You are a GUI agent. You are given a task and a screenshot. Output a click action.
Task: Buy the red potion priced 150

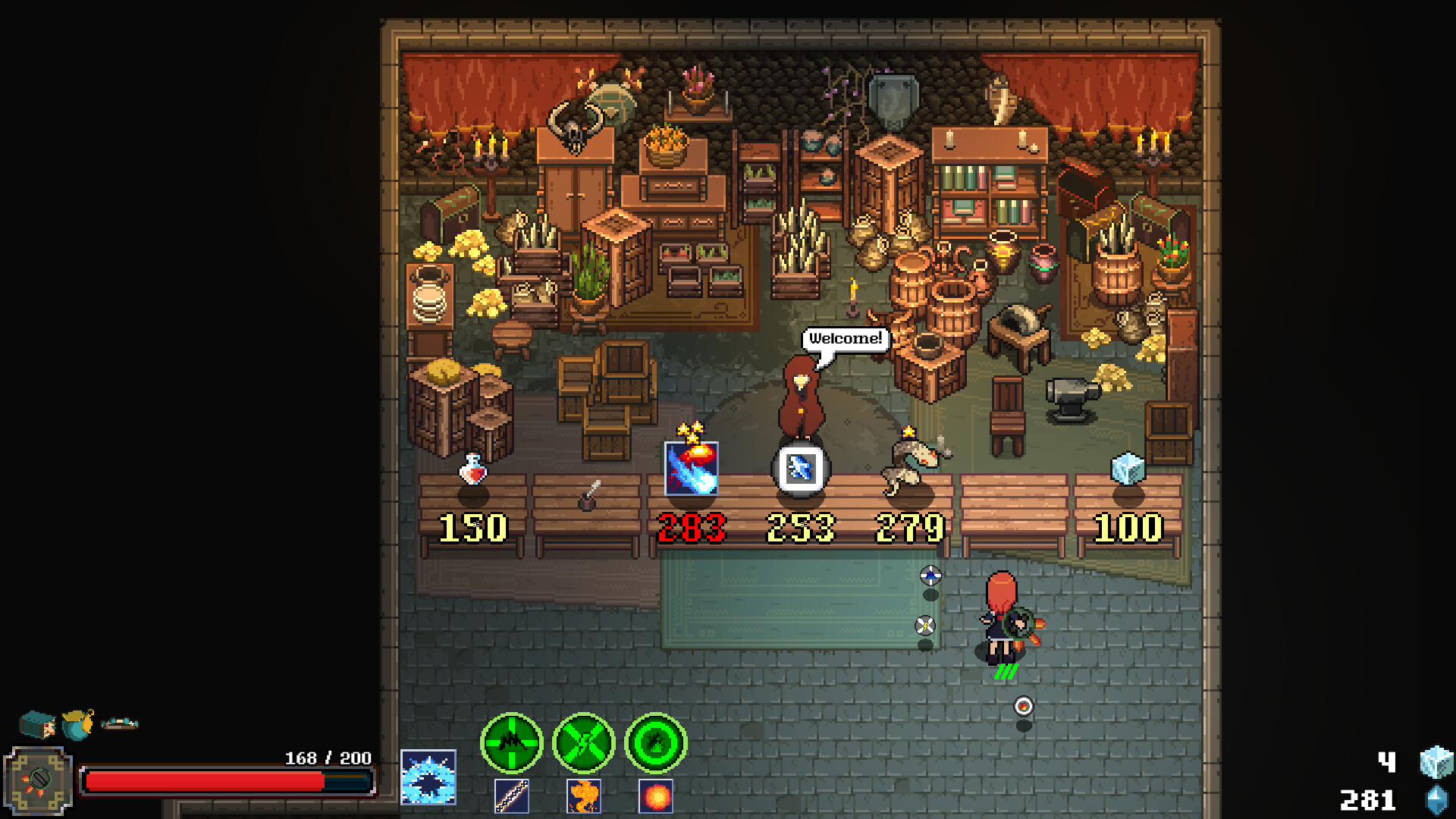(472, 468)
